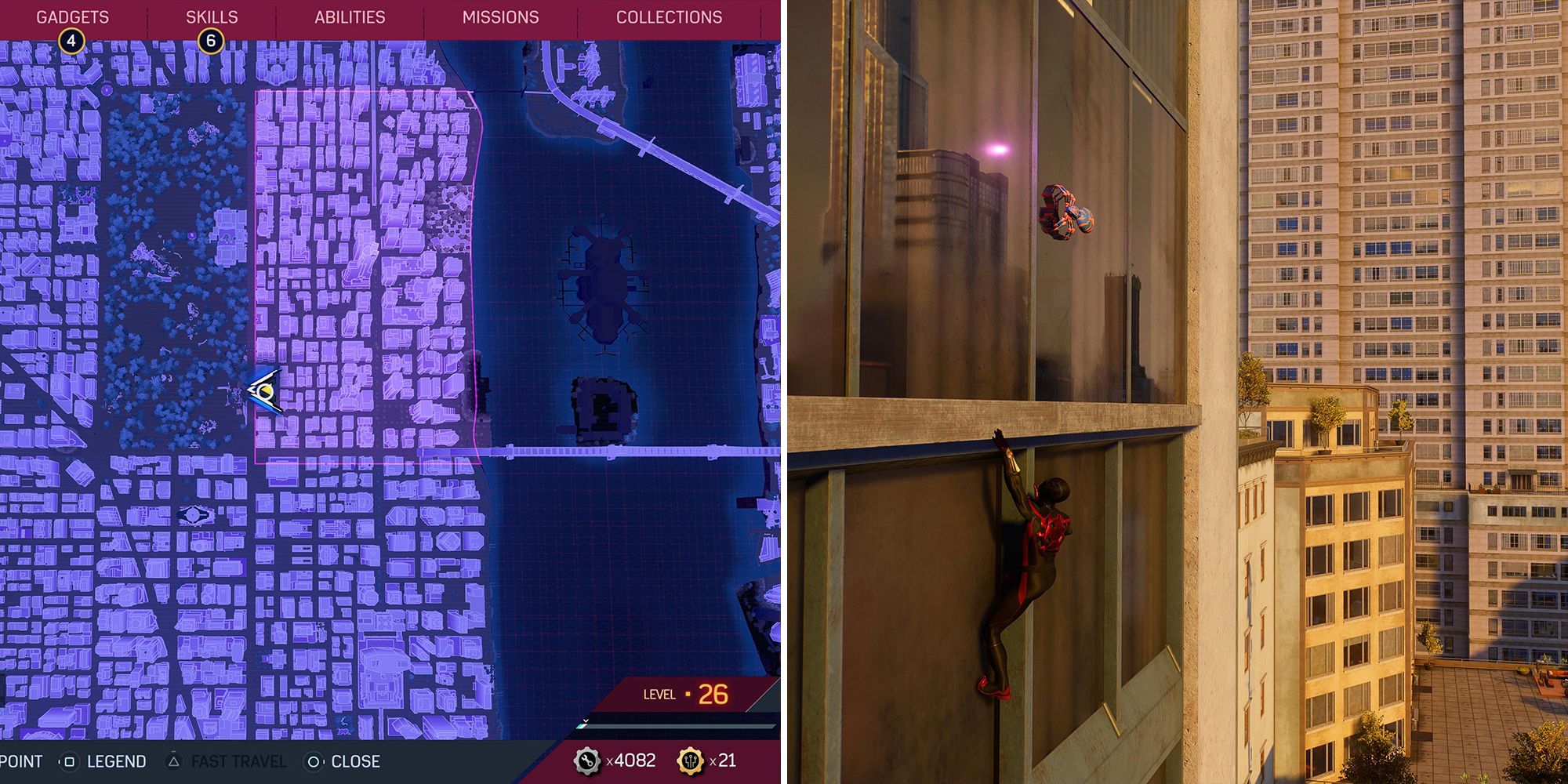
Task: Select the triangle Fast Travel icon
Action: click(x=174, y=760)
